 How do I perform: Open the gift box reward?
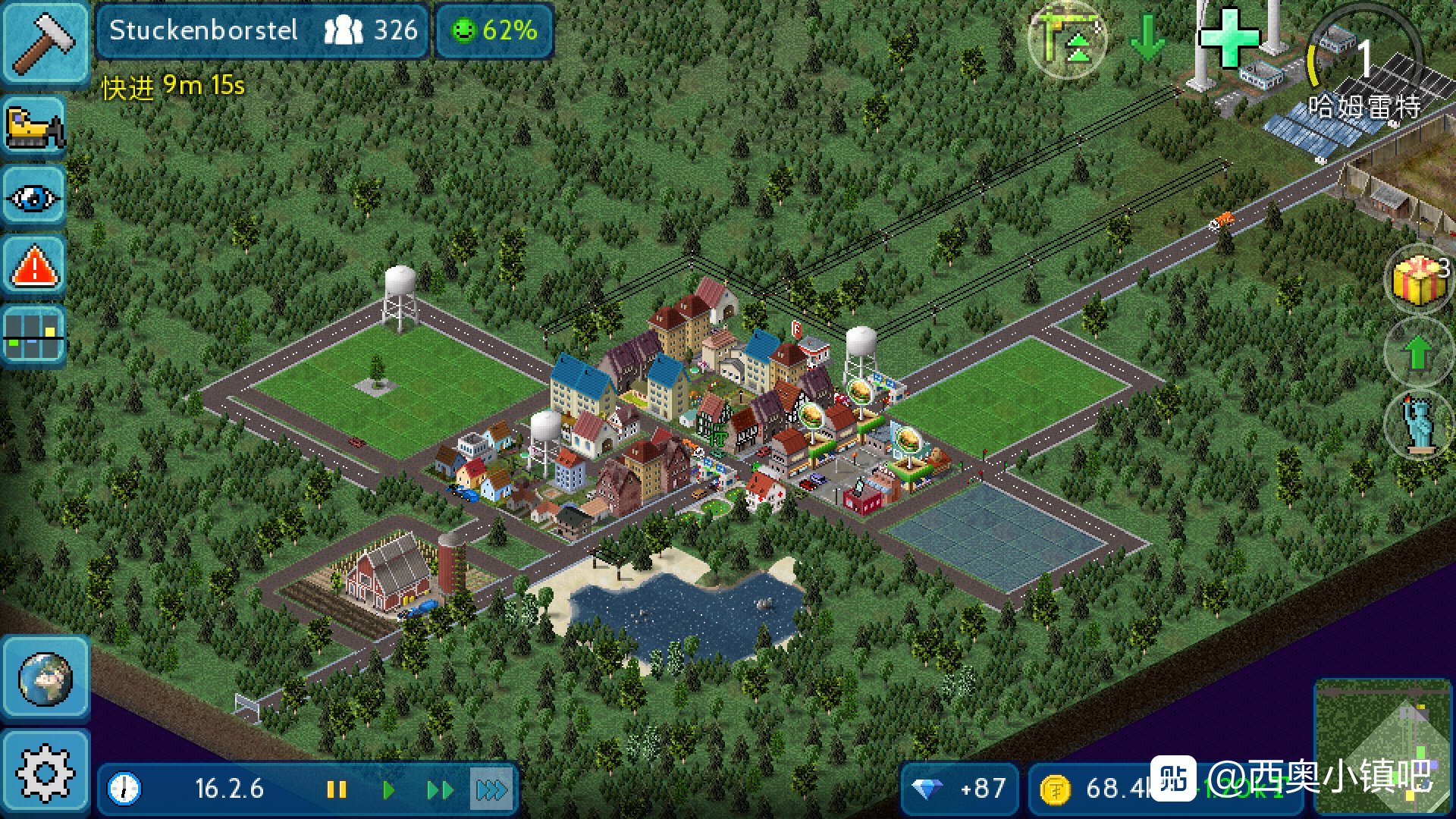click(1418, 279)
